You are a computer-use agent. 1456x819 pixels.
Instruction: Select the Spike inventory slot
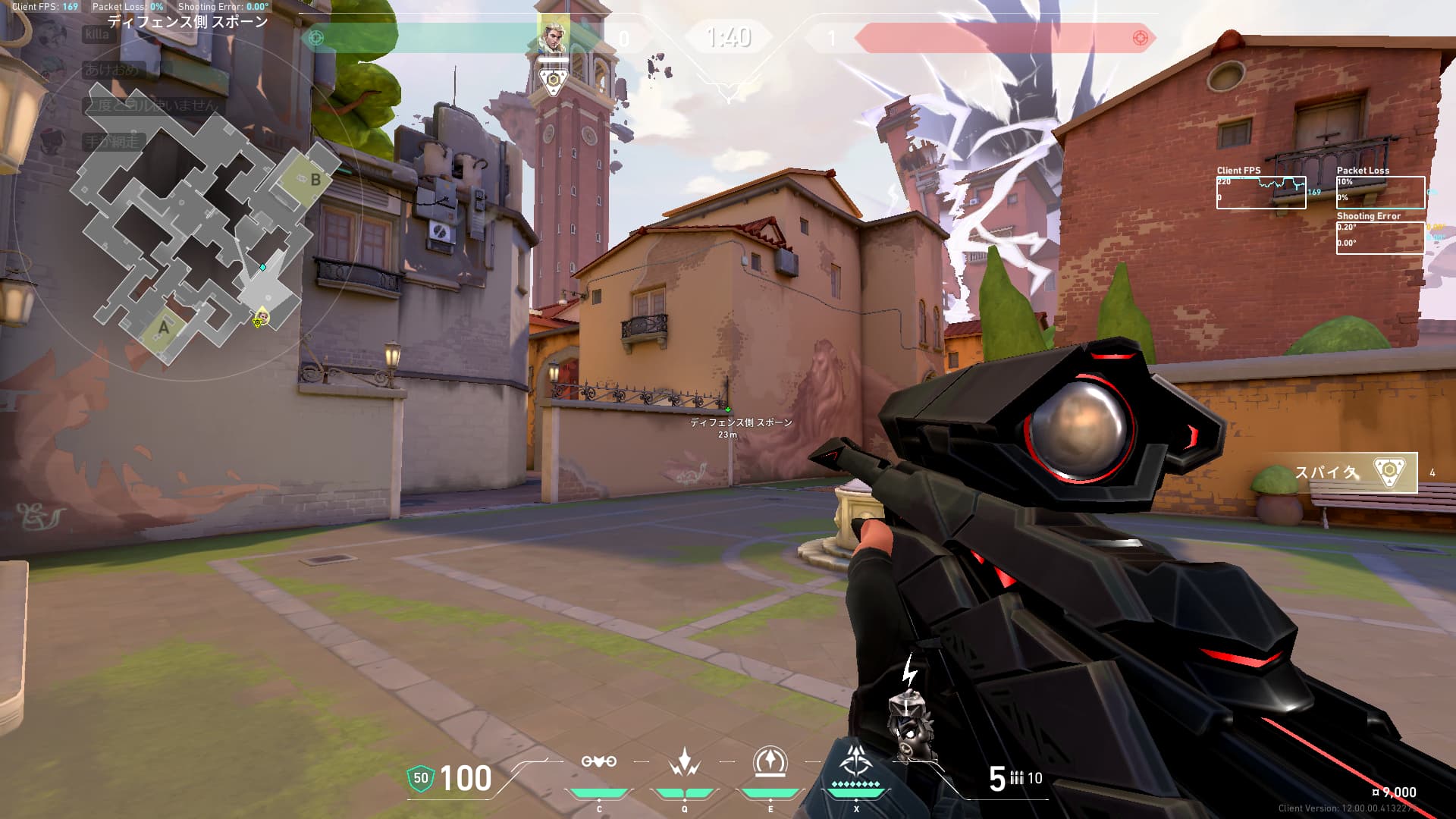point(1354,472)
